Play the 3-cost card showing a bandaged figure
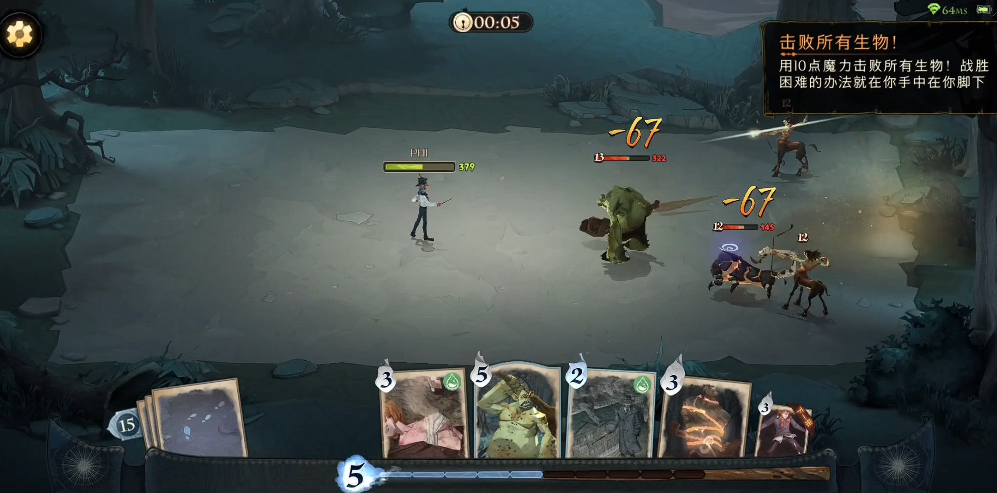997x493 pixels. click(x=422, y=416)
